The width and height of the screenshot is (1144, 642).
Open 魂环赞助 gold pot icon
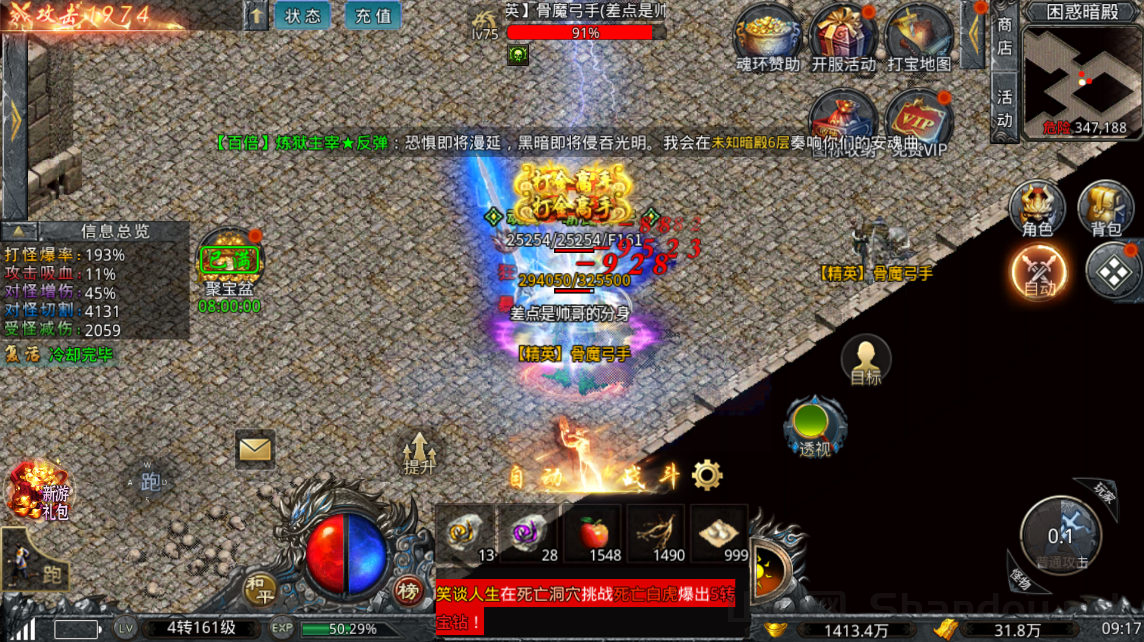click(x=767, y=37)
